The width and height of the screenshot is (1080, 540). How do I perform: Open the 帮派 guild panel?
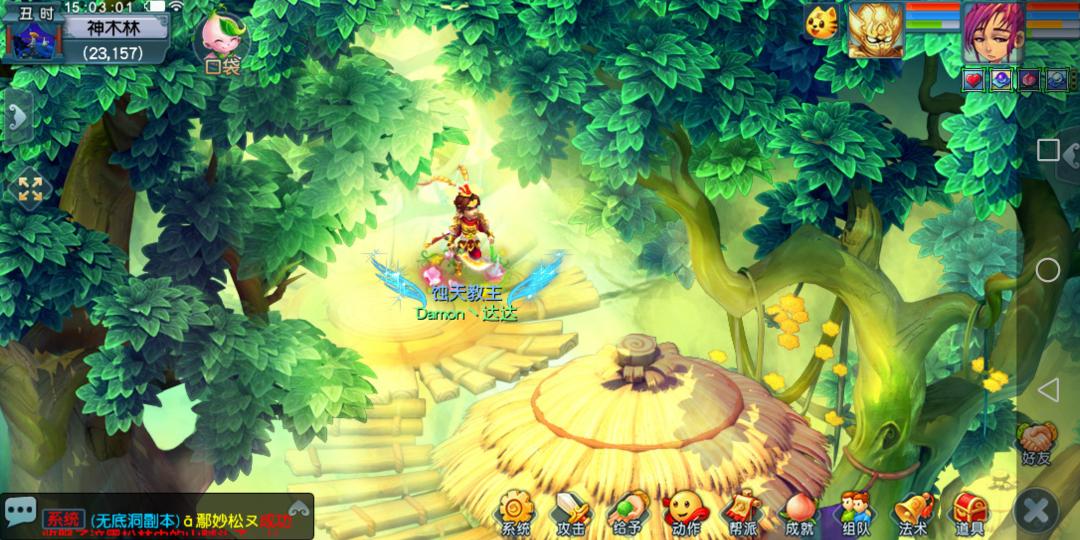point(742,512)
